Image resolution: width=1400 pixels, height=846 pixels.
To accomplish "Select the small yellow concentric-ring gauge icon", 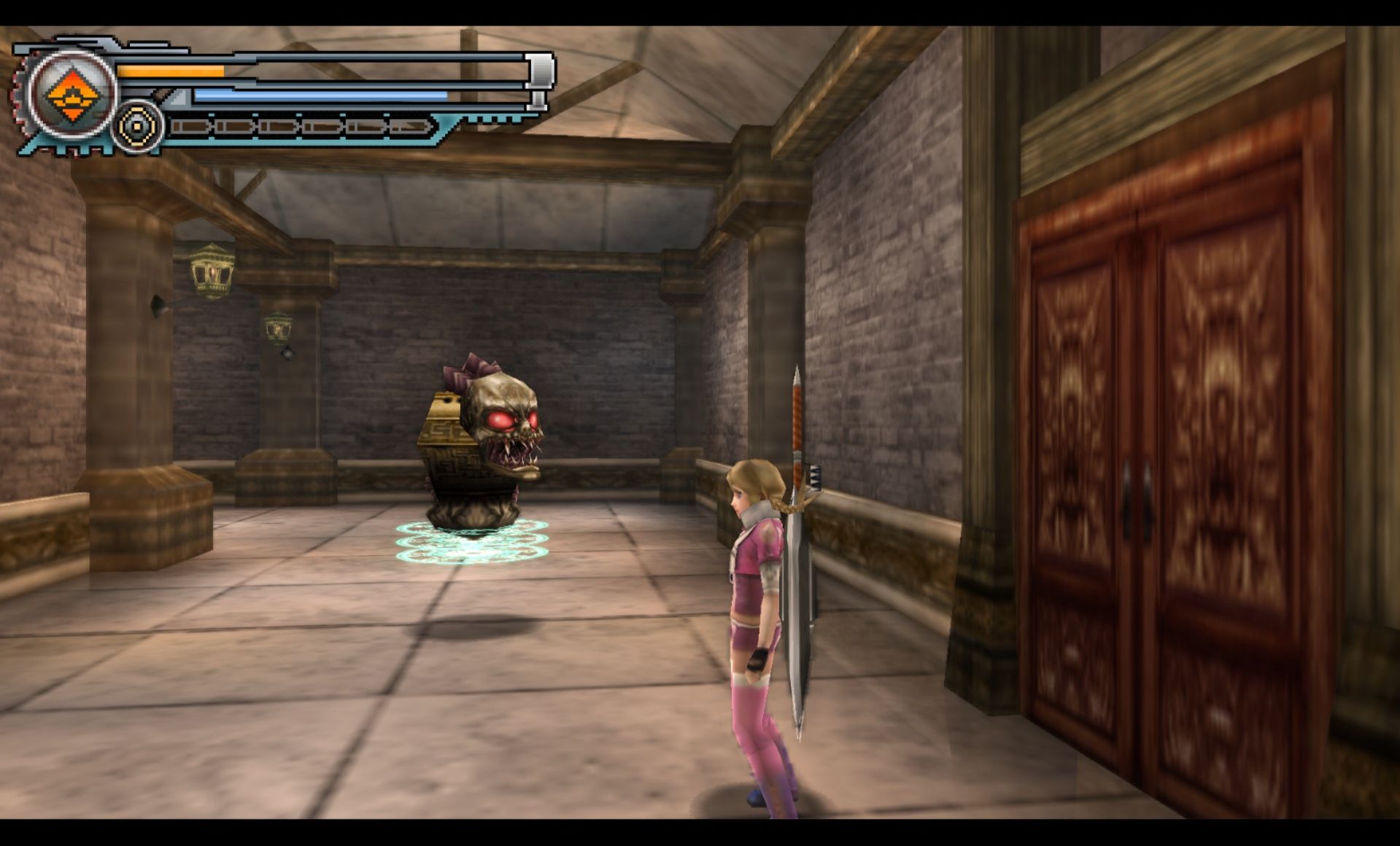I will pos(138,127).
